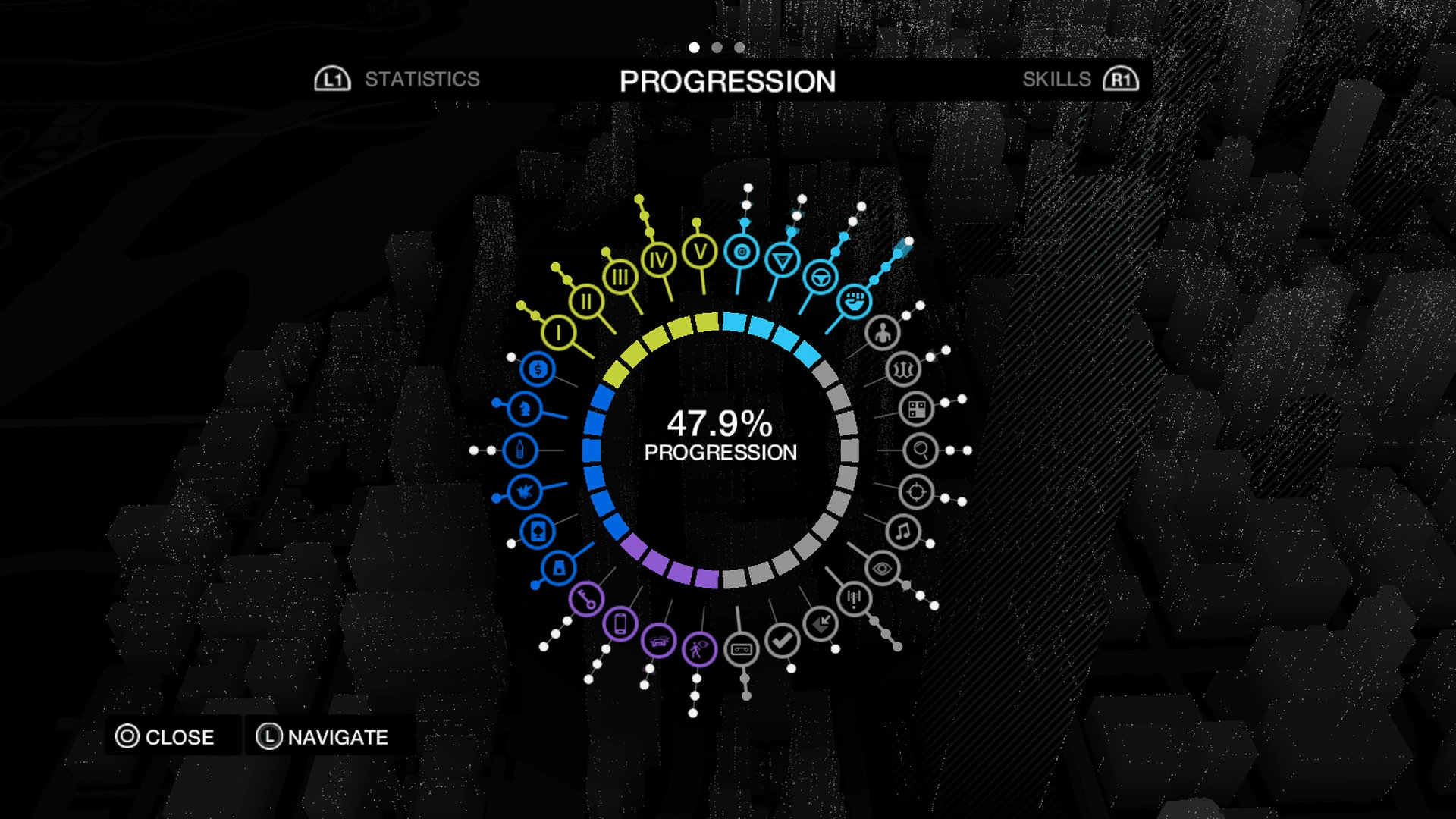Choose the blue dollar coin icon
1456x819 pixels.
pyautogui.click(x=538, y=369)
